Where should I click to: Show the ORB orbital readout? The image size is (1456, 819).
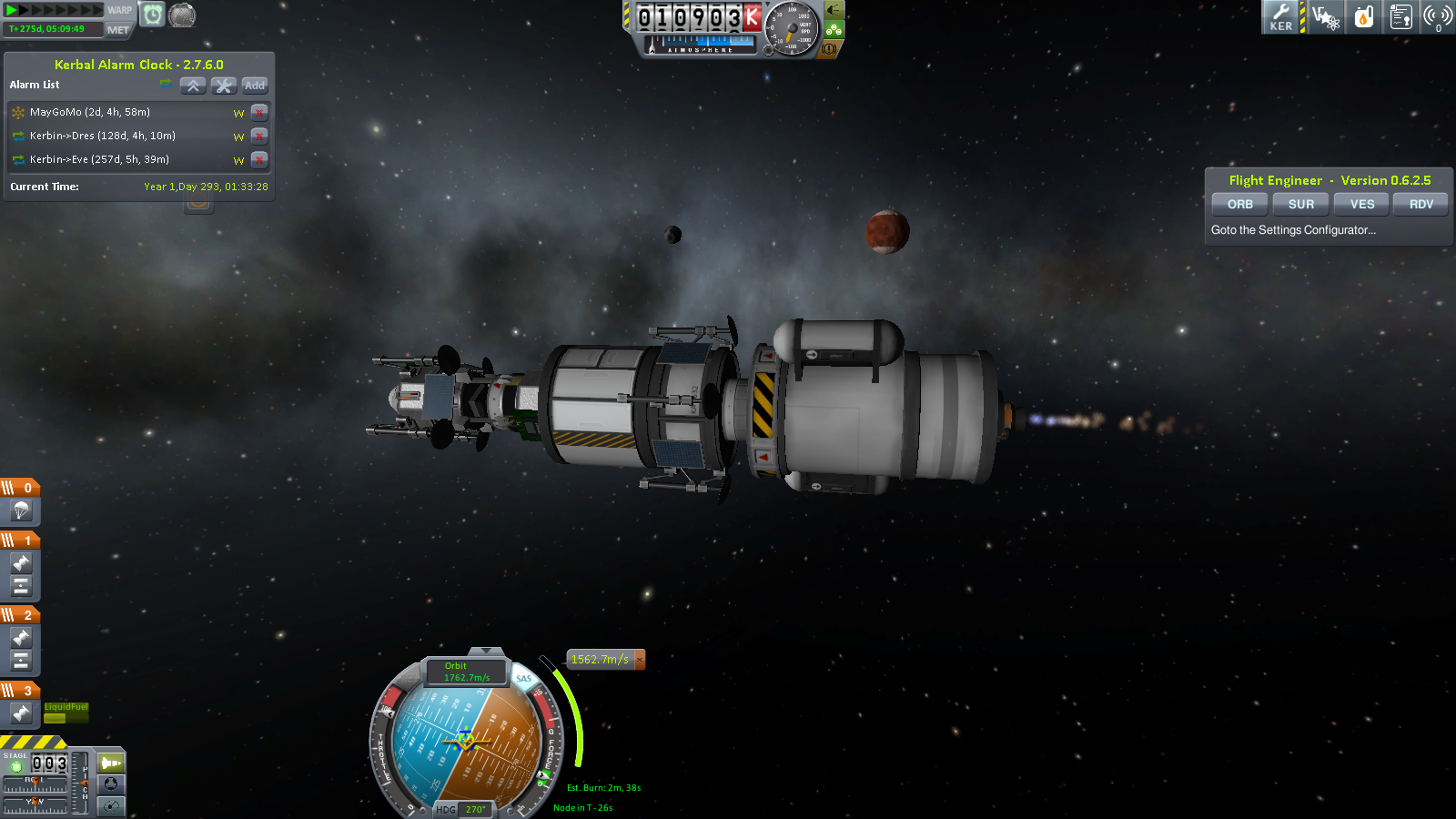click(x=1239, y=205)
